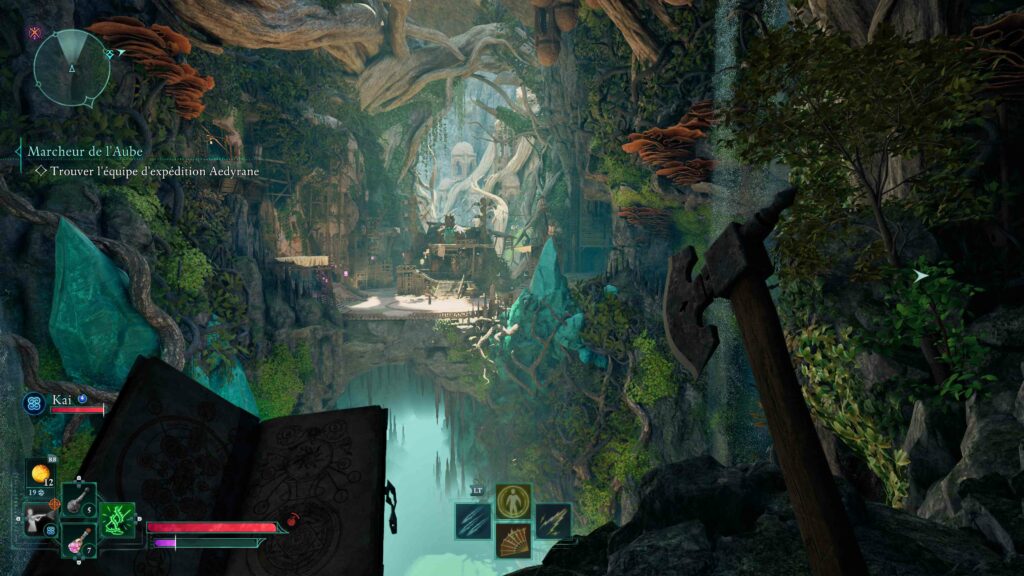Viewport: 1024px width, 576px height.
Task: Click the white arrowhead waypoint marker
Action: click(x=920, y=275)
